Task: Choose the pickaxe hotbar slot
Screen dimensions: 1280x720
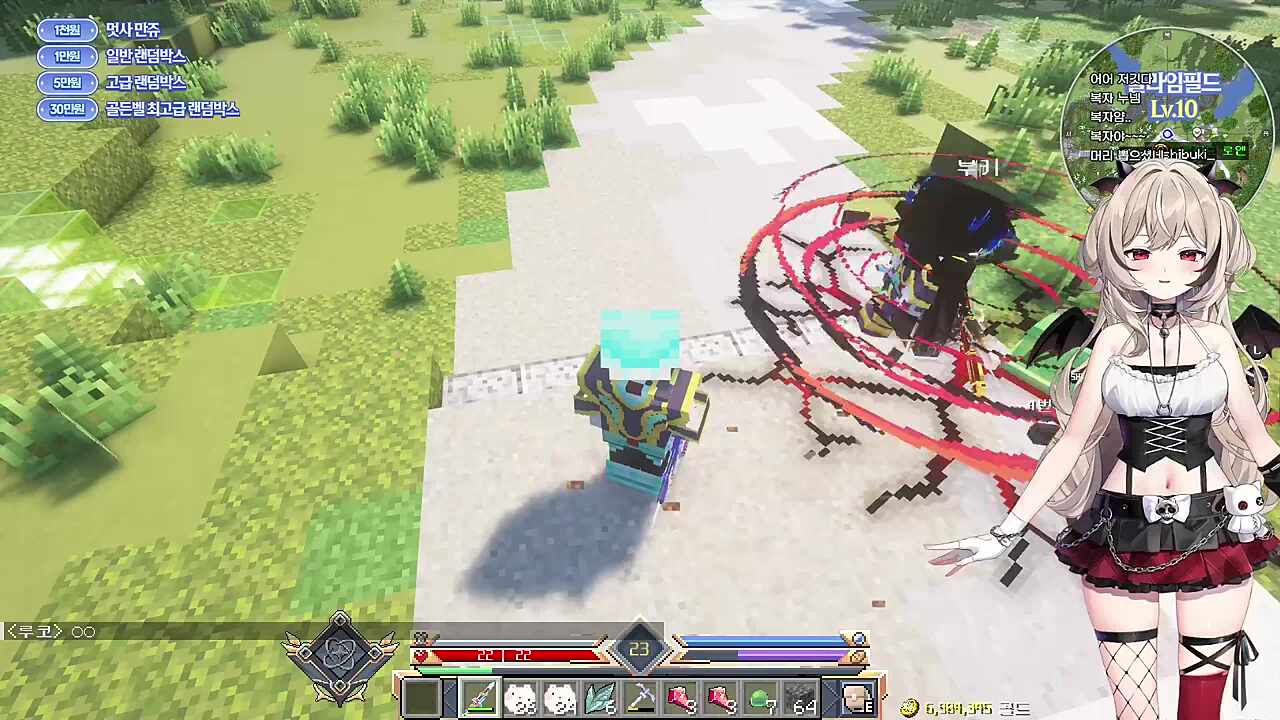Action: 641,698
